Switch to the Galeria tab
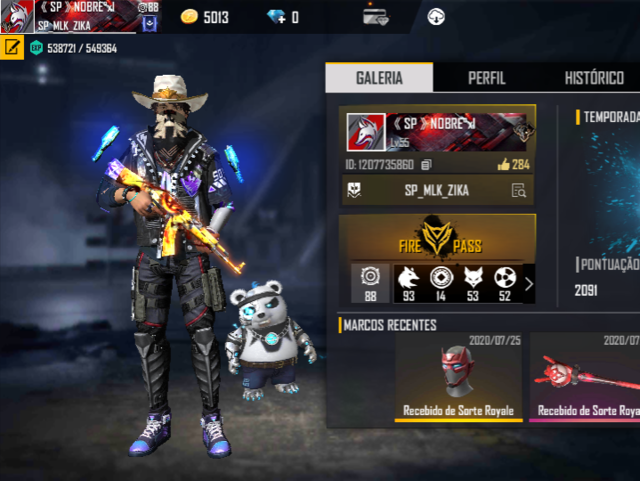640x481 pixels. 379,78
